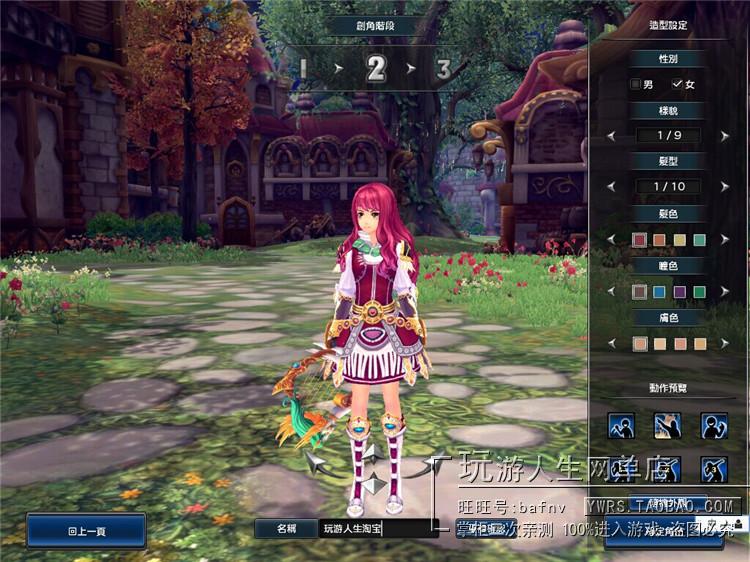Choose the green eye color swatch
Screen dimensions: 750x562
pos(700,292)
